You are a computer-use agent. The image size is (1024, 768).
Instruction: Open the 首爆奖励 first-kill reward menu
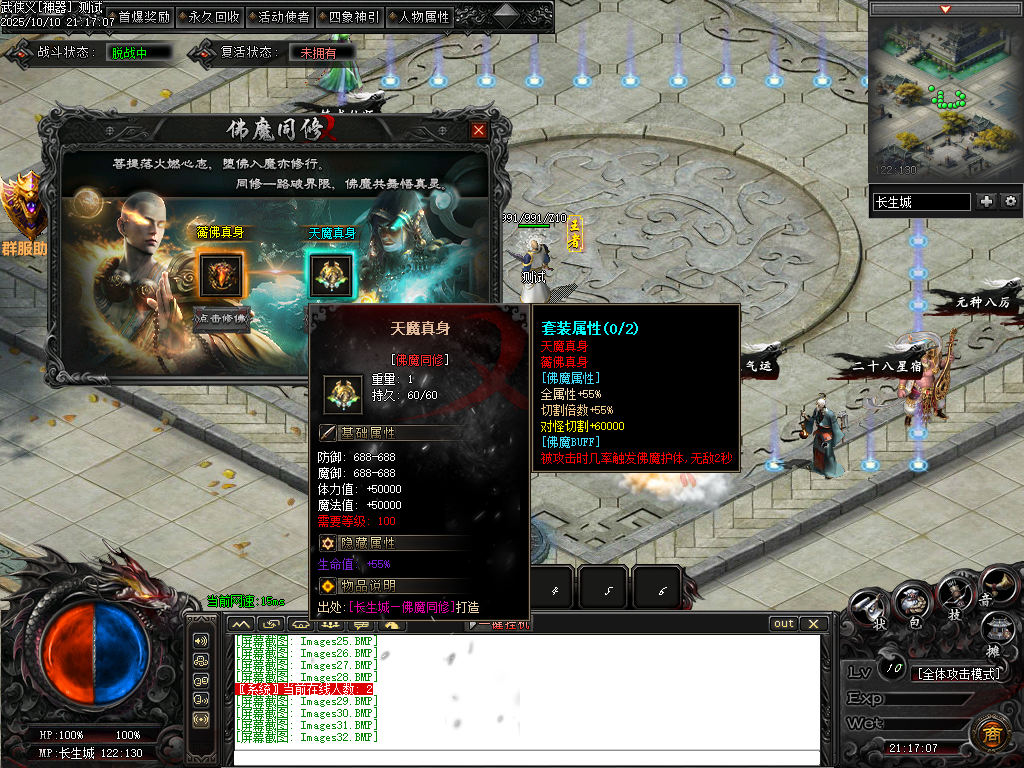coord(144,17)
